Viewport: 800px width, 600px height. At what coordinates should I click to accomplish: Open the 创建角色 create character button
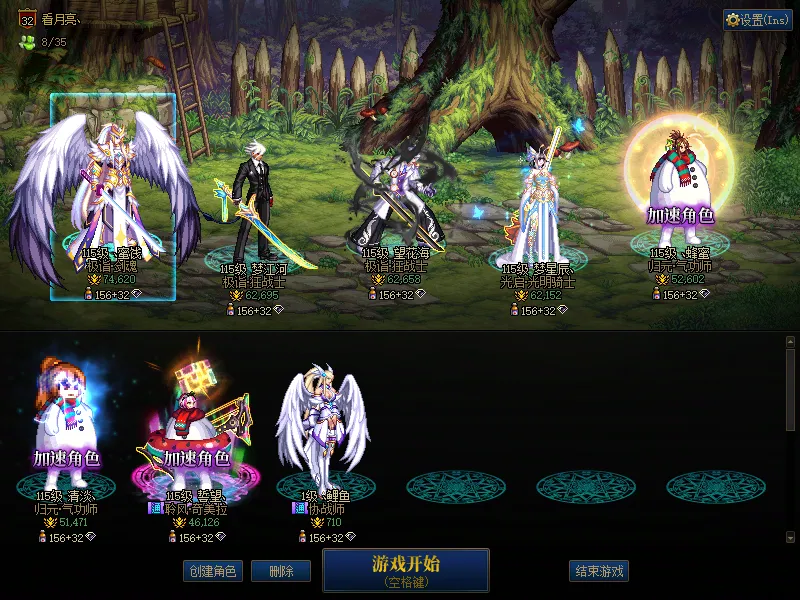tap(212, 571)
